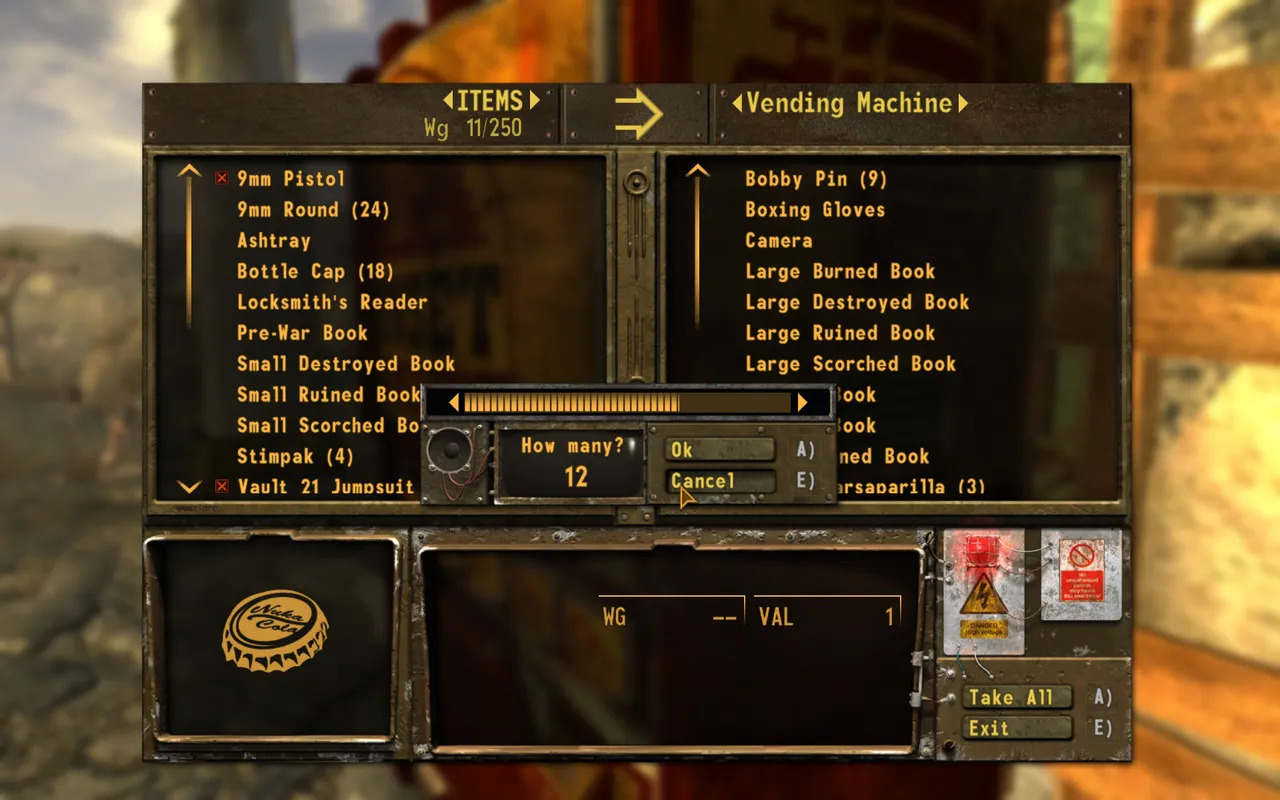Decrease quantity with slider's left arrow
Image resolution: width=1280 pixels, height=800 pixels.
pos(454,402)
